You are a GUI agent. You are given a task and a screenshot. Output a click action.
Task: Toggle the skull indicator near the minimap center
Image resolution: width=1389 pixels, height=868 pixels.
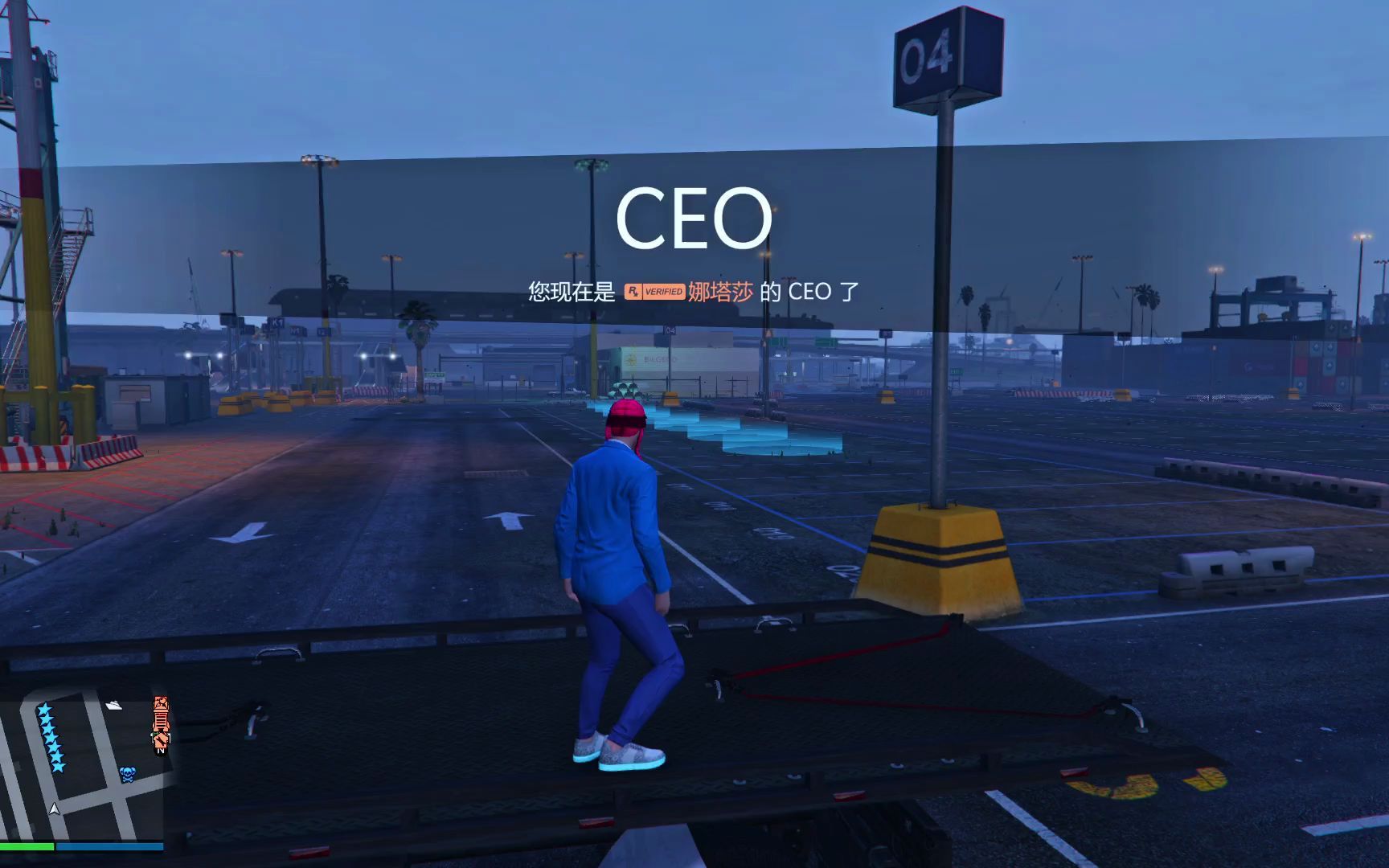click(128, 774)
